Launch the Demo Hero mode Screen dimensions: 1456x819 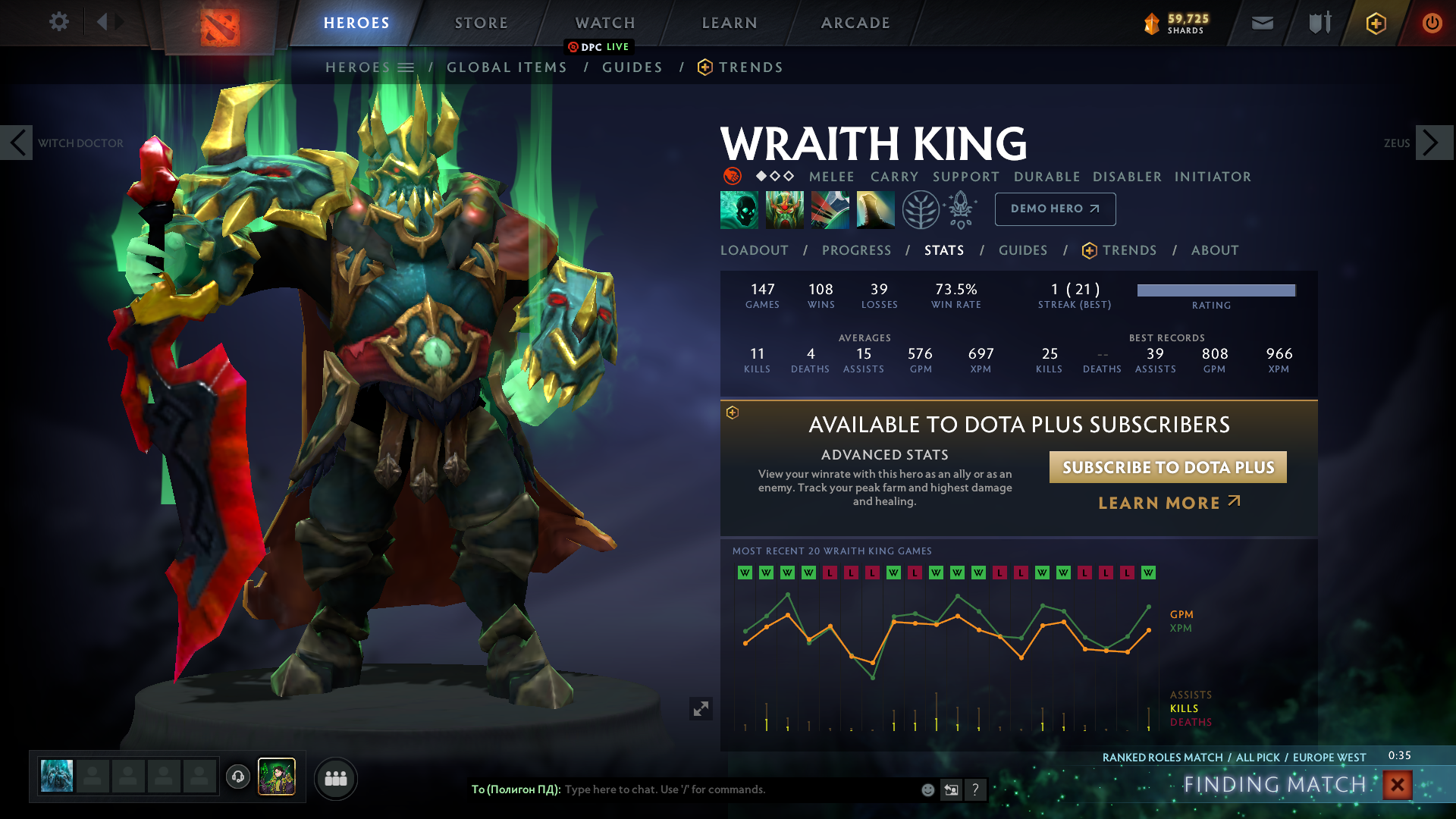tap(1055, 209)
